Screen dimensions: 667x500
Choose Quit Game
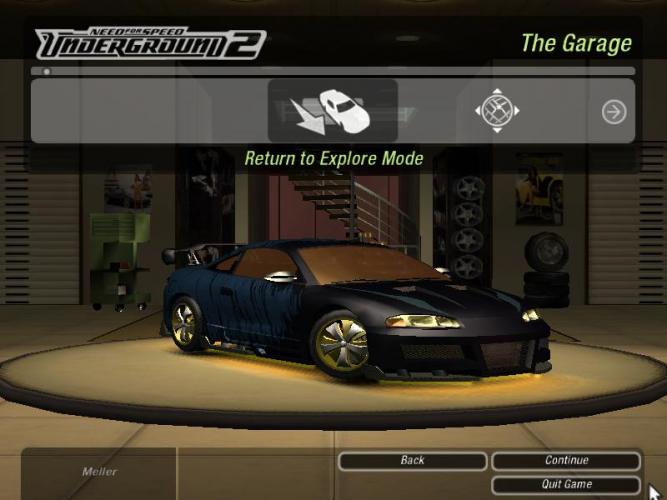pyautogui.click(x=566, y=484)
